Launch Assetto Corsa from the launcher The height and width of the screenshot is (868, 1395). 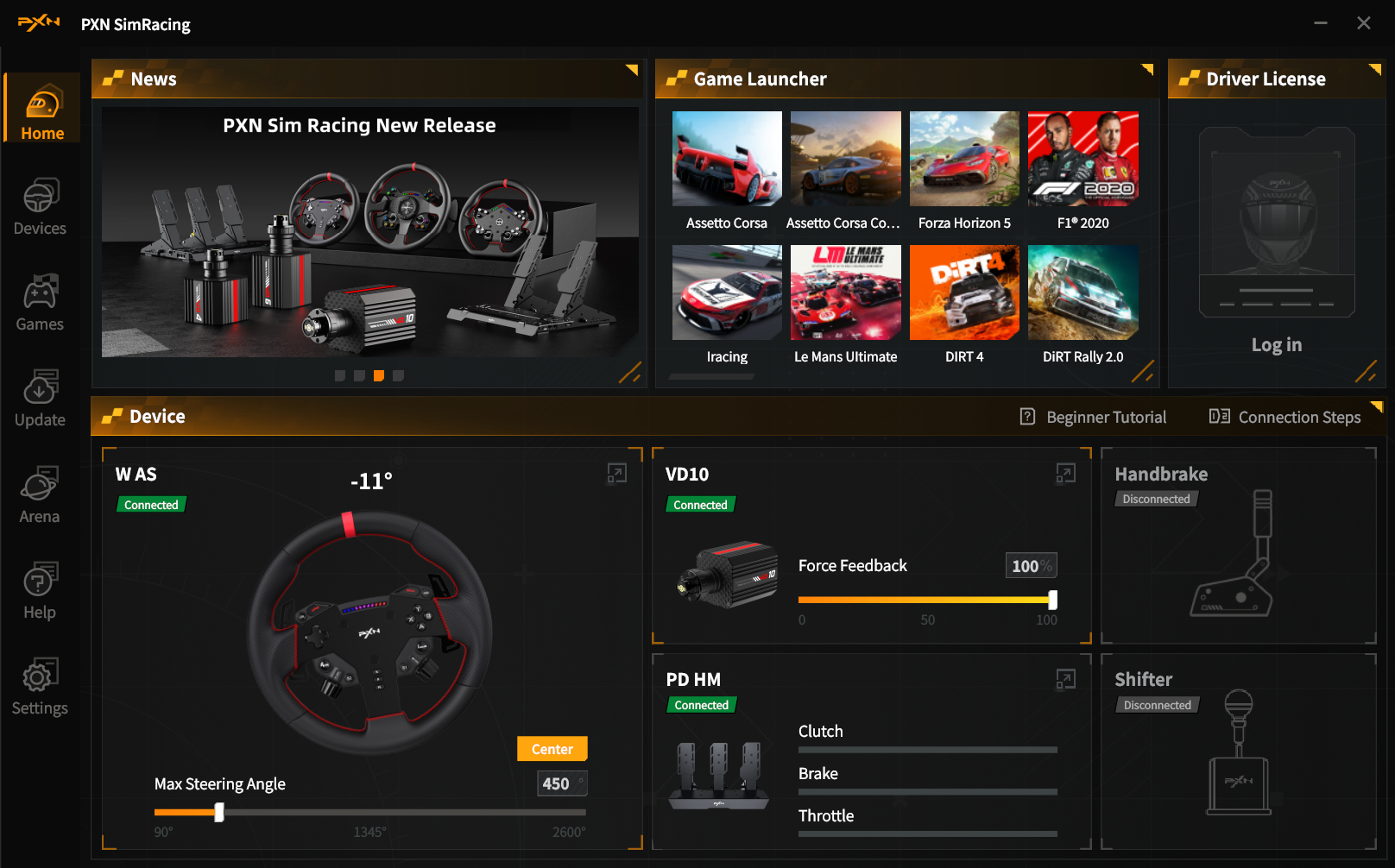[x=727, y=159]
